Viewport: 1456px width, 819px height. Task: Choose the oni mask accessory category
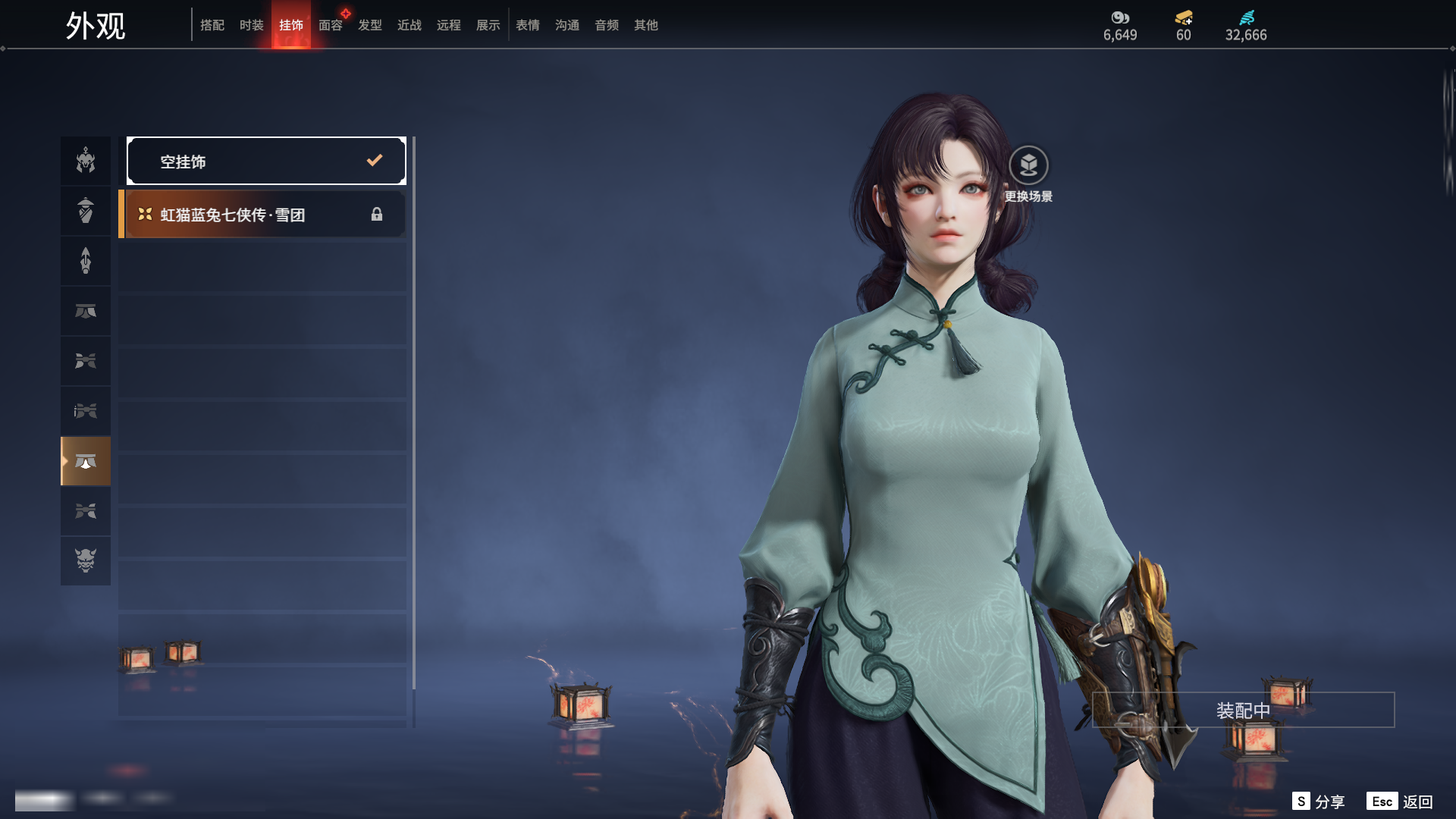86,560
